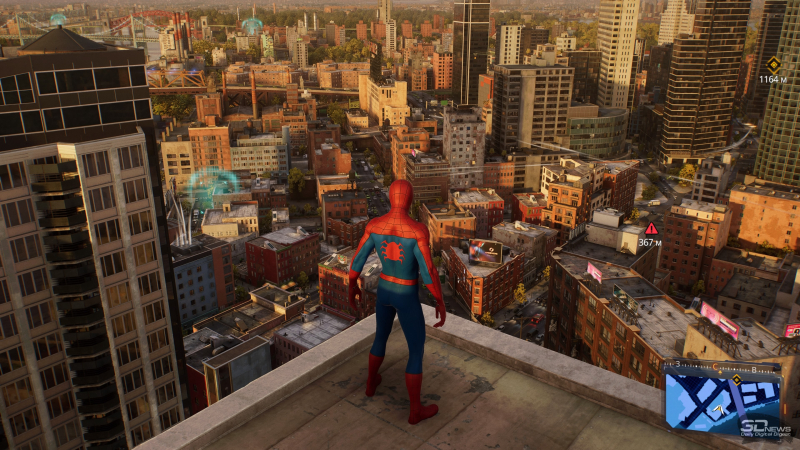This screenshot has width=800, height=450.
Task: Click the yellow diamond objective marker at 1164 m
Action: (773, 63)
